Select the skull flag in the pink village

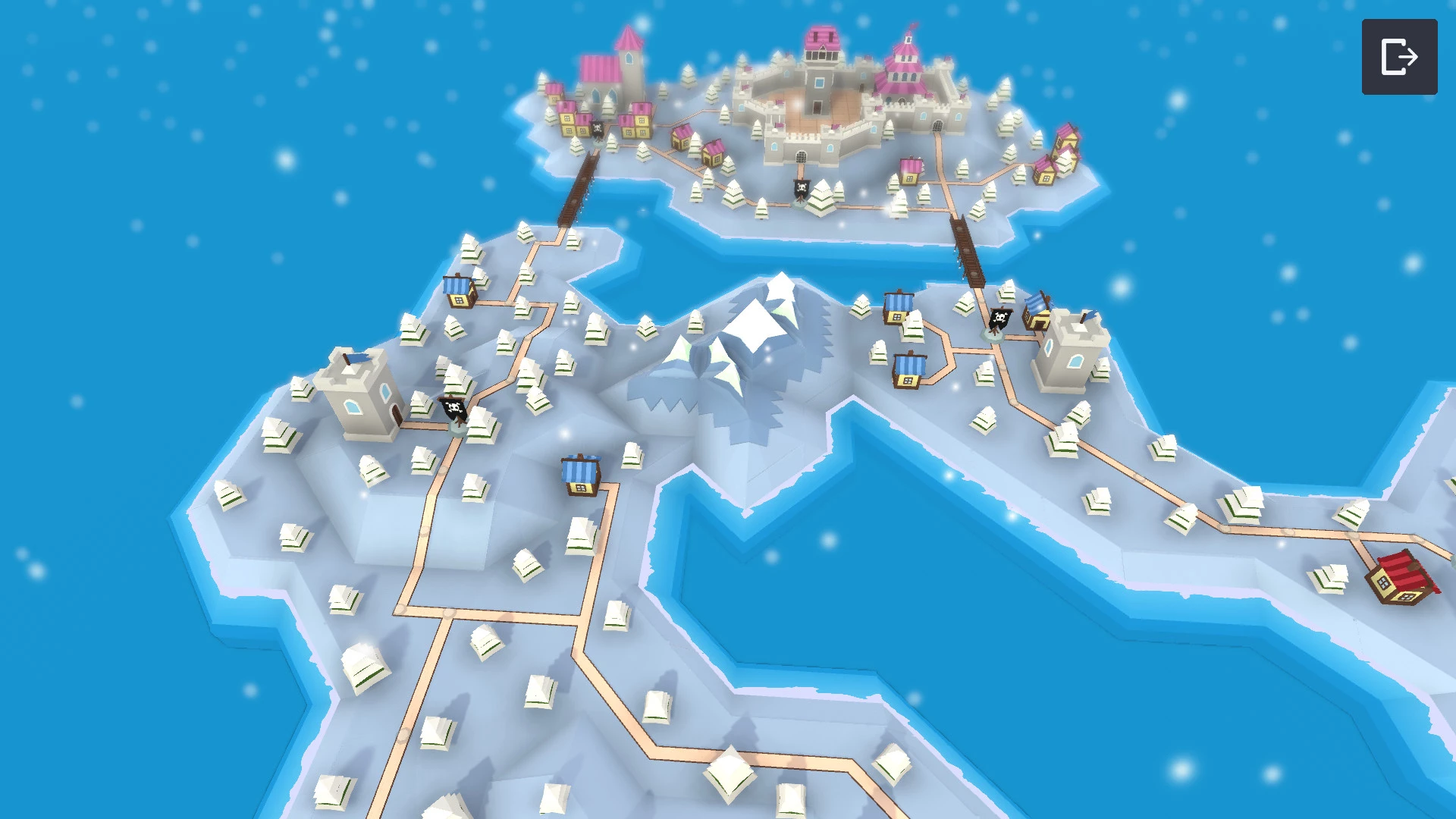pos(598,130)
